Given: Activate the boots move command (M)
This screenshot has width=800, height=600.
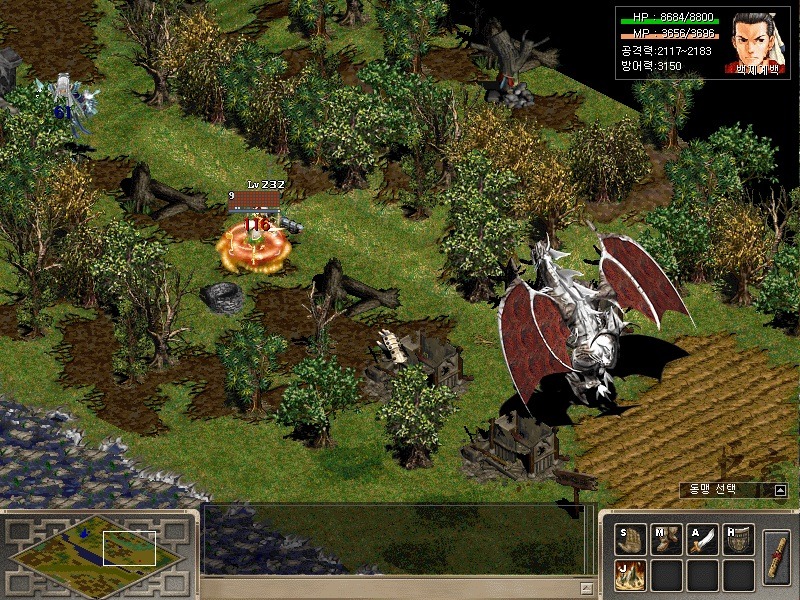Looking at the screenshot, I should [667, 540].
